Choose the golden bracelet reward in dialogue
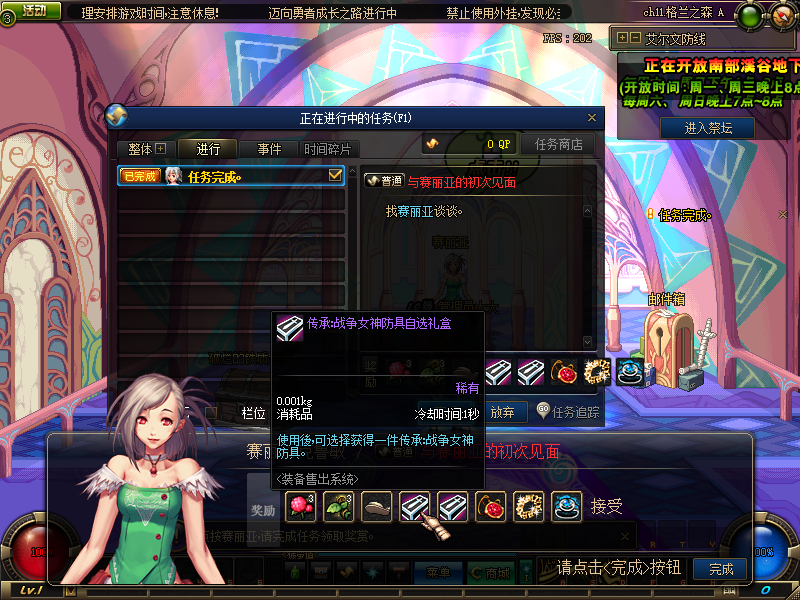This screenshot has width=800, height=600. [528, 508]
